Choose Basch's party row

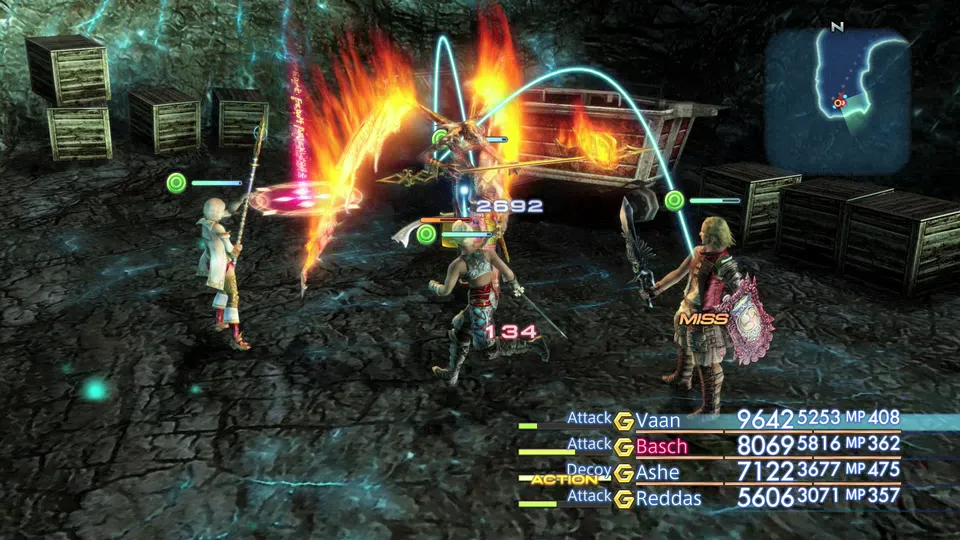661,445
